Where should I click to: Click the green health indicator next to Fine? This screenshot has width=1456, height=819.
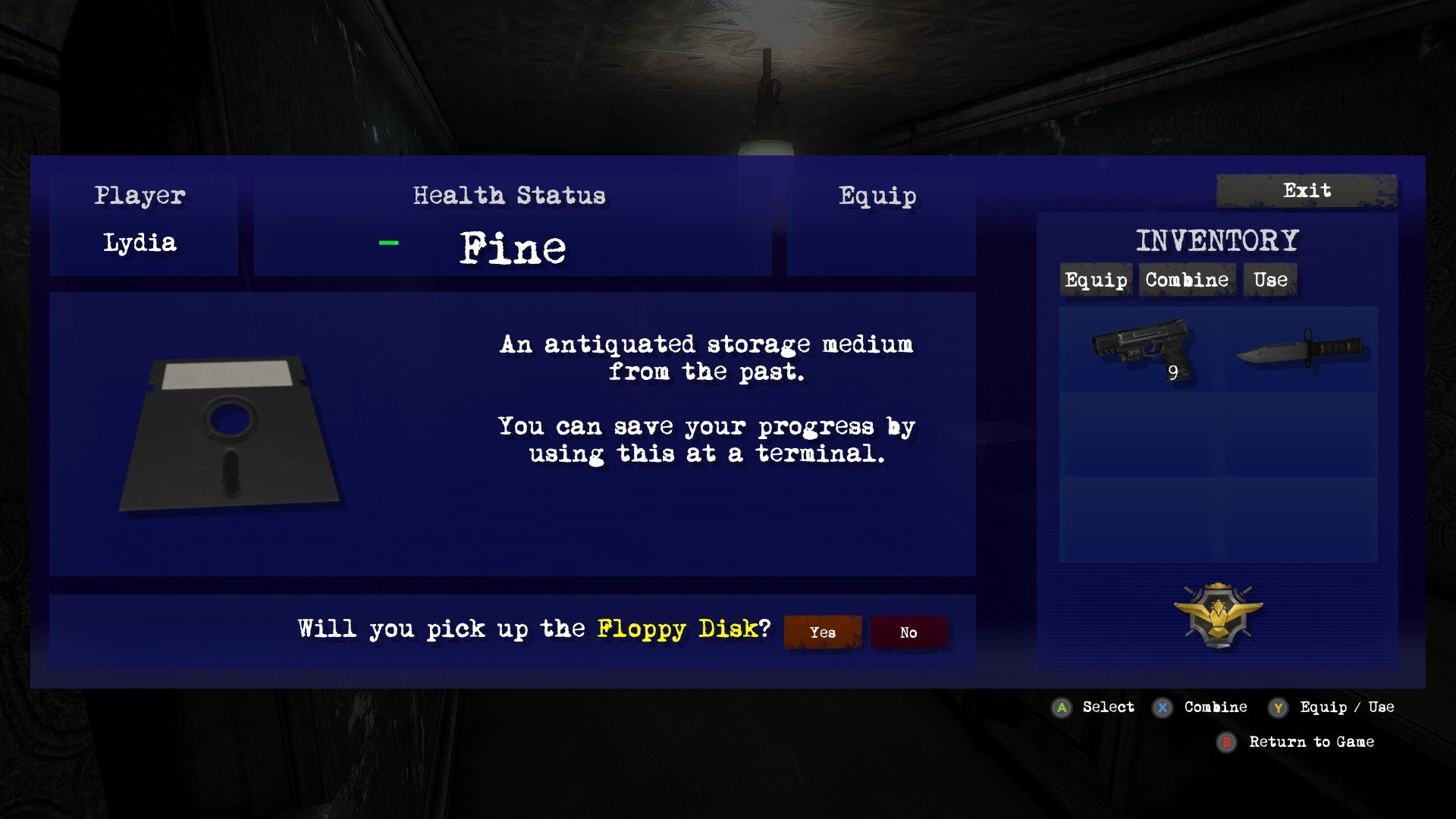(388, 243)
